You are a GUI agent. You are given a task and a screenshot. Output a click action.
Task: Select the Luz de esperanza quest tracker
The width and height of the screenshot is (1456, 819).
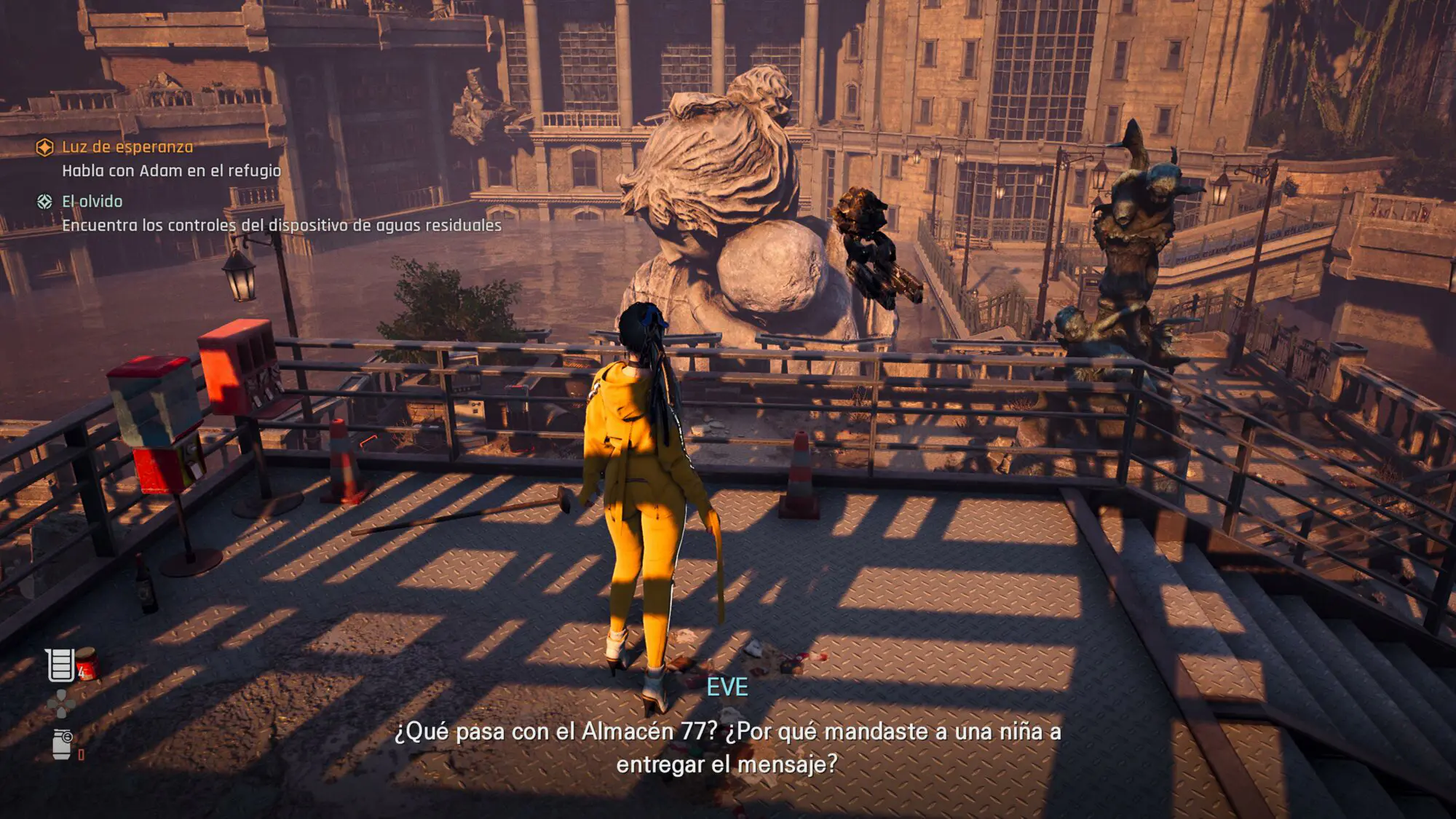127,147
